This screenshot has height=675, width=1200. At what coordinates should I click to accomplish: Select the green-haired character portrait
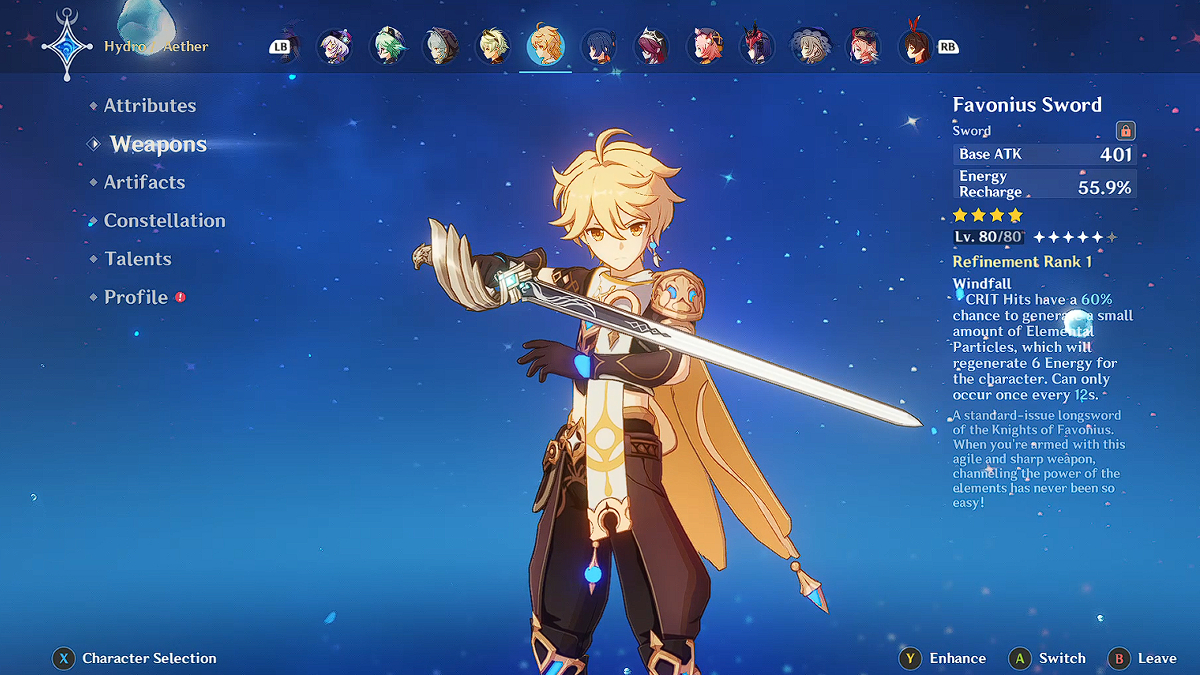[x=387, y=46]
